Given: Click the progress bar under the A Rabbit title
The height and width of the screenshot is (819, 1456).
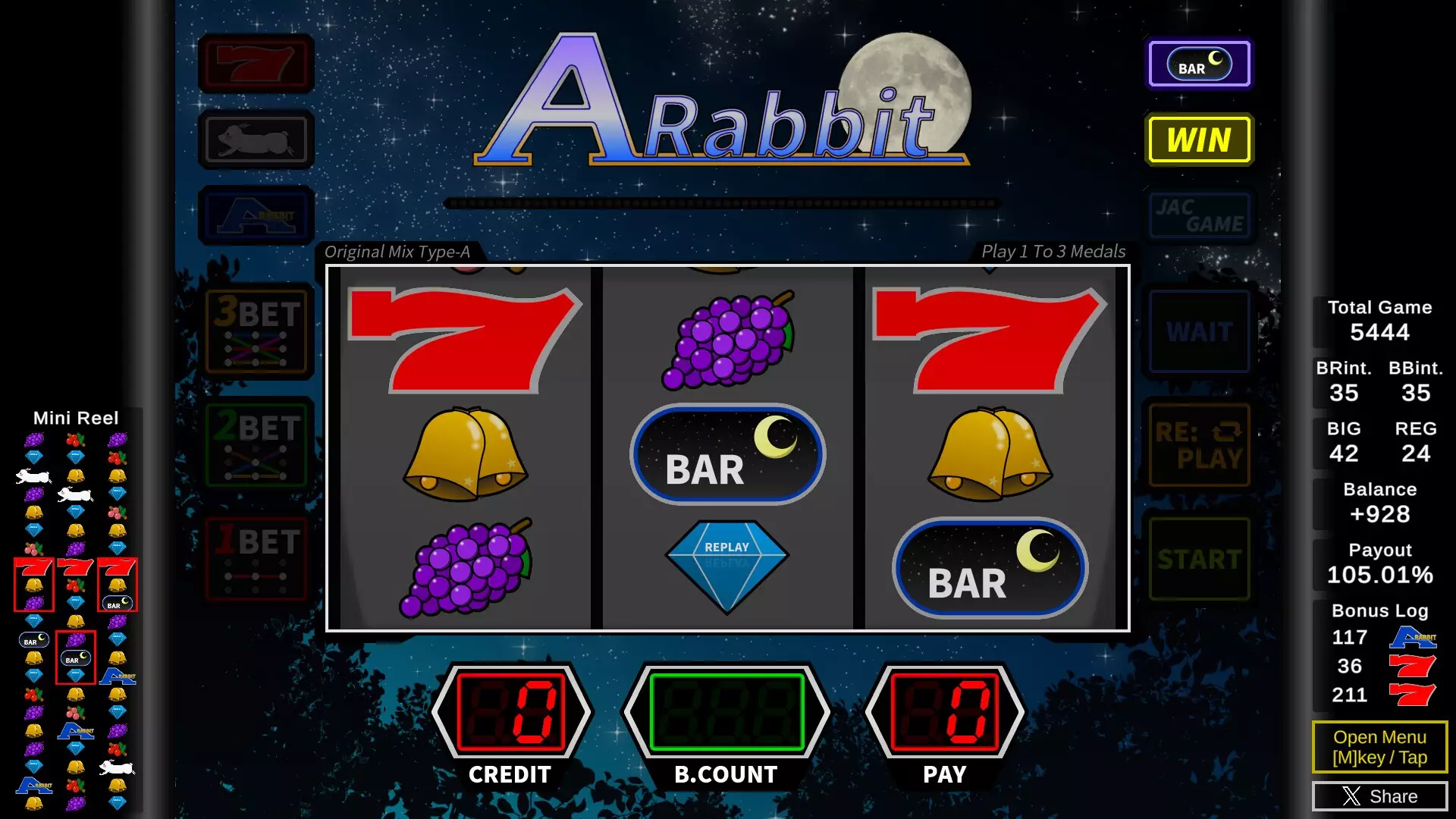Looking at the screenshot, I should coord(724,202).
